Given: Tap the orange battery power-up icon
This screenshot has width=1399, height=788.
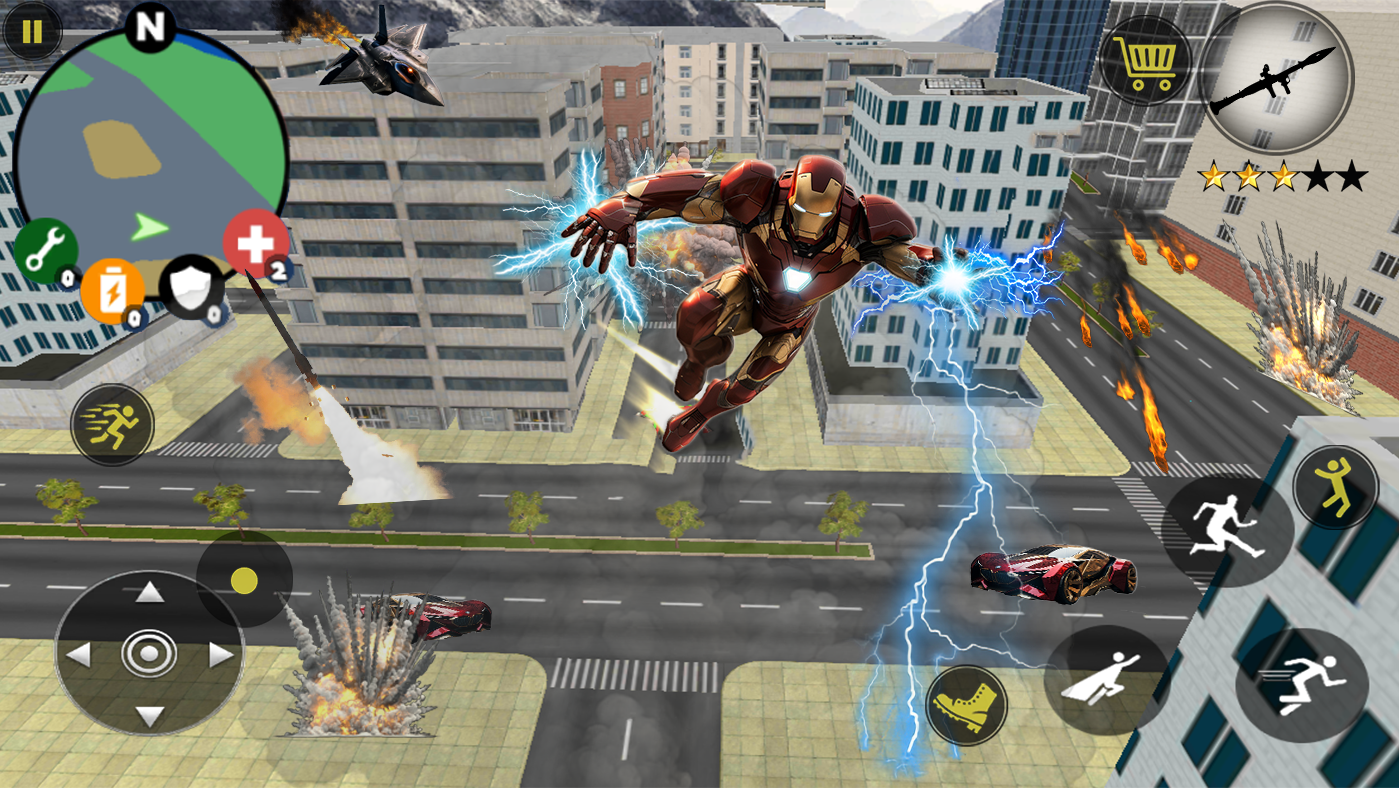Looking at the screenshot, I should pos(112,291).
